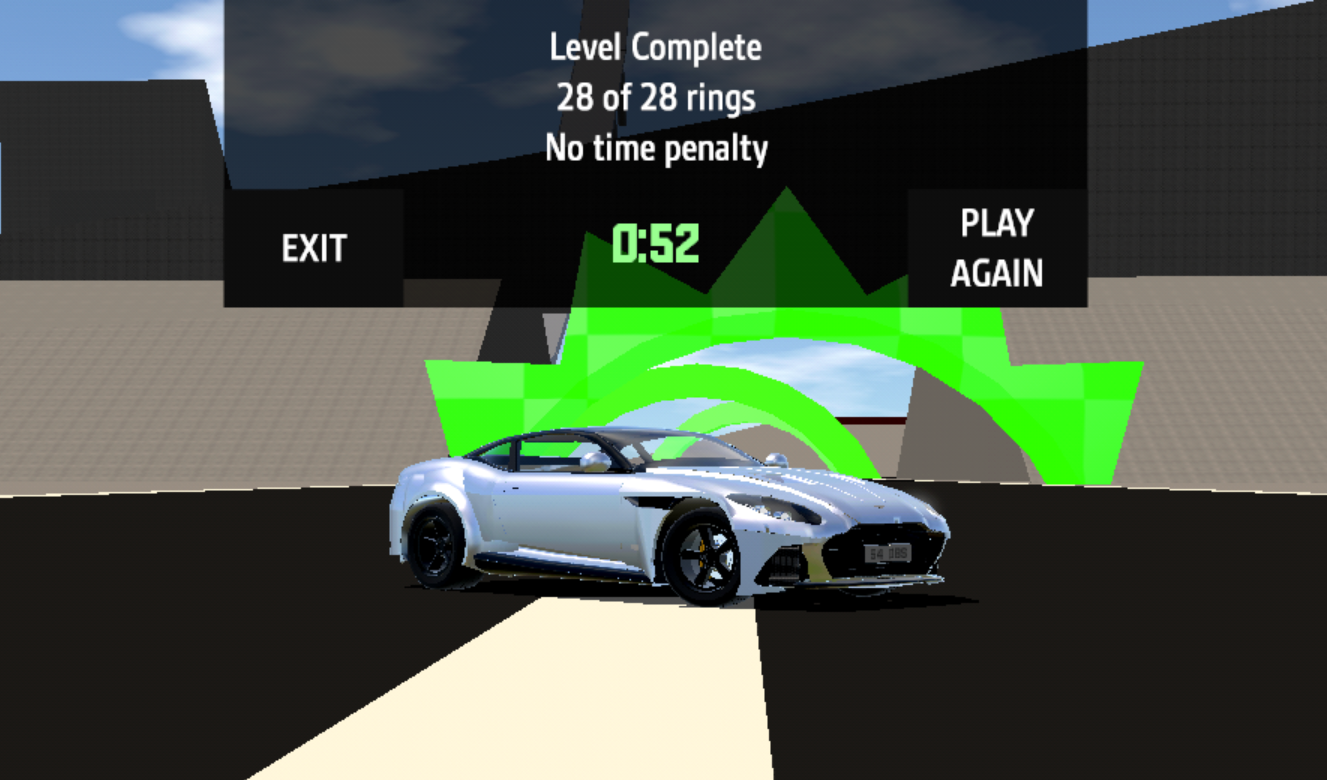Image resolution: width=1327 pixels, height=780 pixels.
Task: Choose PLAY AGAIN to restart the level
Action: [x=996, y=248]
